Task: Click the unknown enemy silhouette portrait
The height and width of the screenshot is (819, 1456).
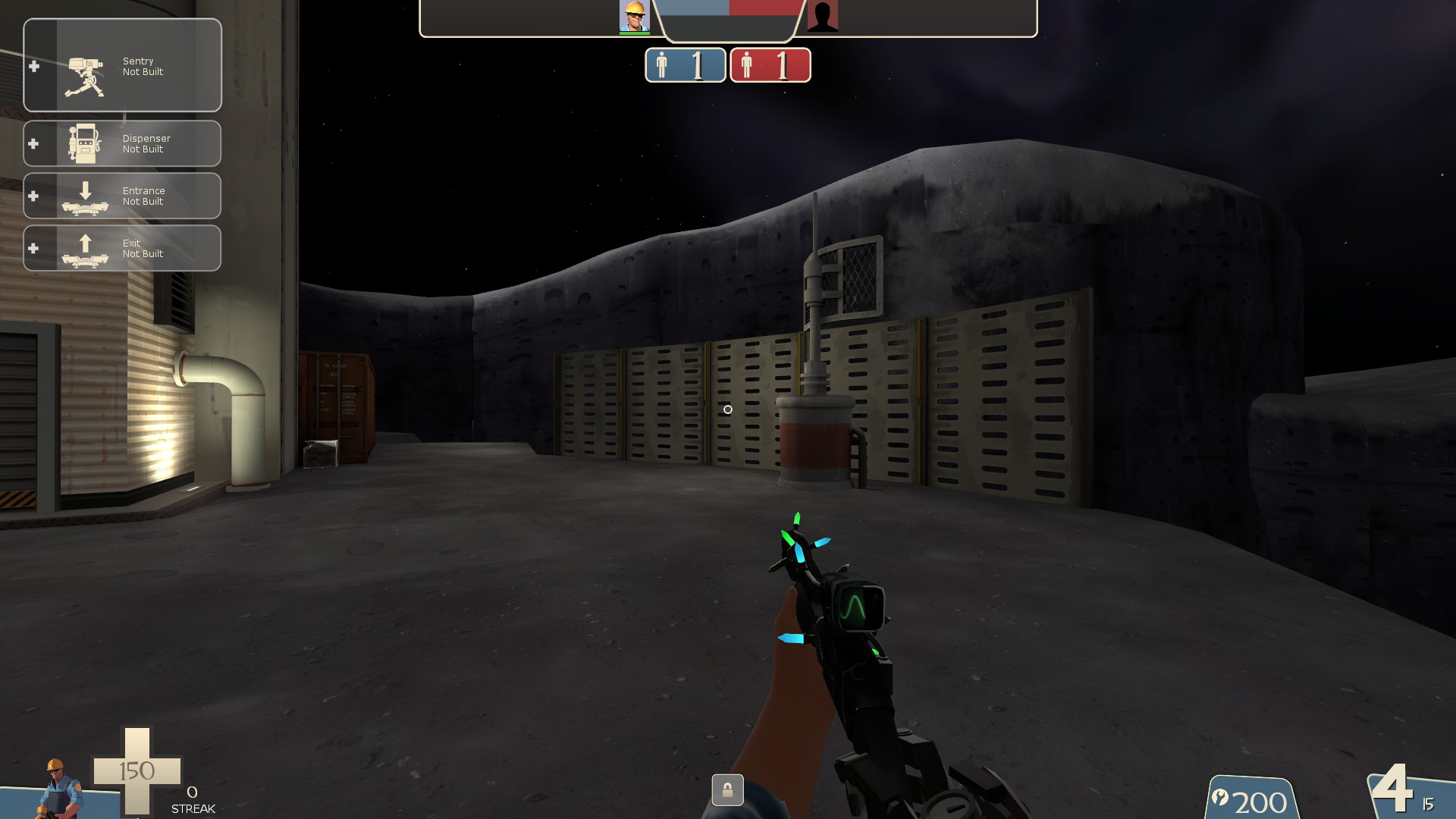Action: pyautogui.click(x=822, y=17)
